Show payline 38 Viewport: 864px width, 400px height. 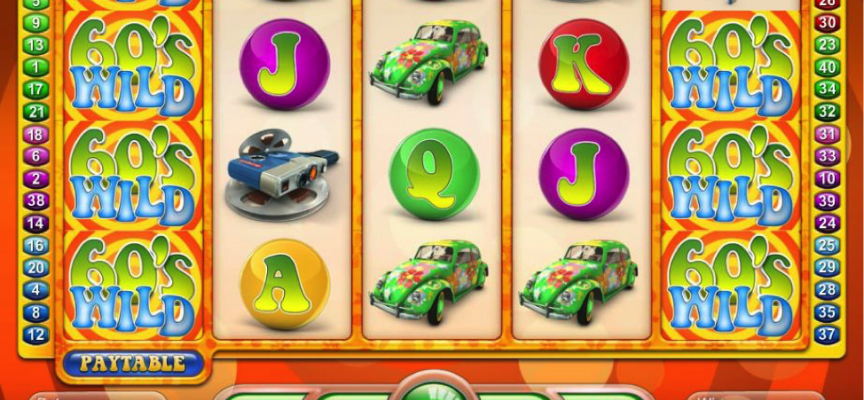(35, 200)
